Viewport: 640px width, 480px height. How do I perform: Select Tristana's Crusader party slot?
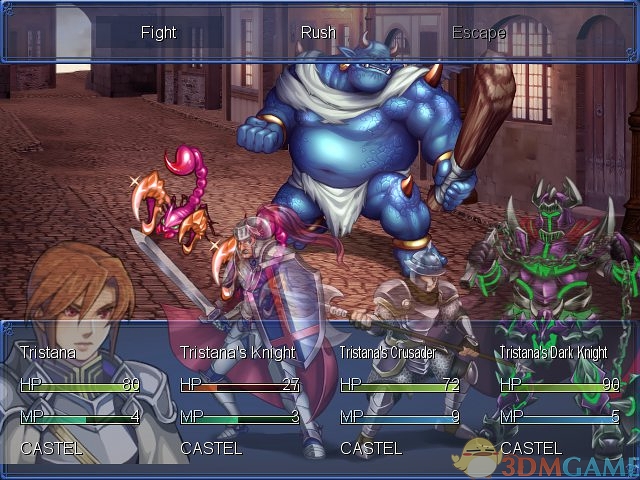coord(400,400)
